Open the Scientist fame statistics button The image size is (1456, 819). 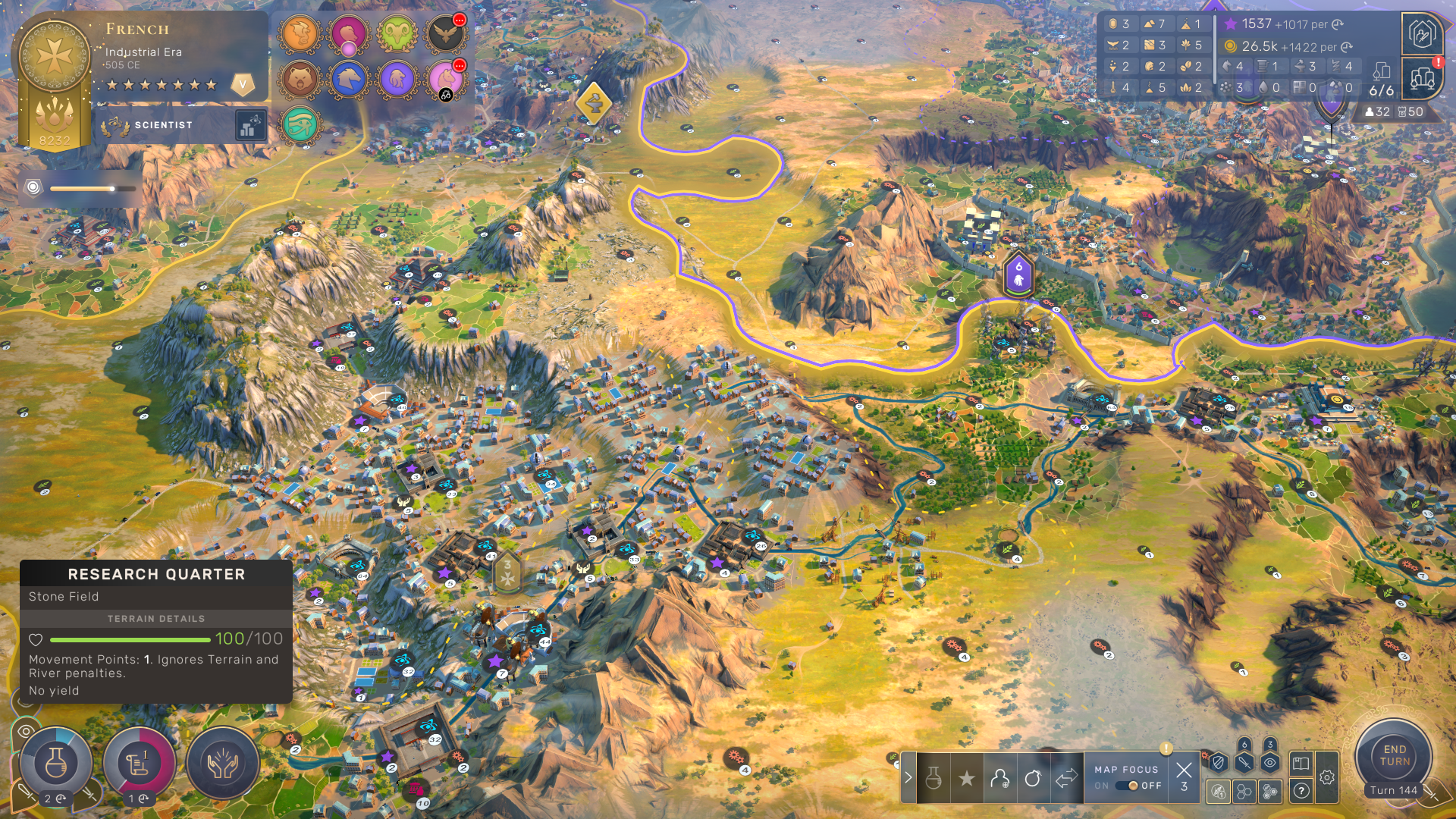250,126
